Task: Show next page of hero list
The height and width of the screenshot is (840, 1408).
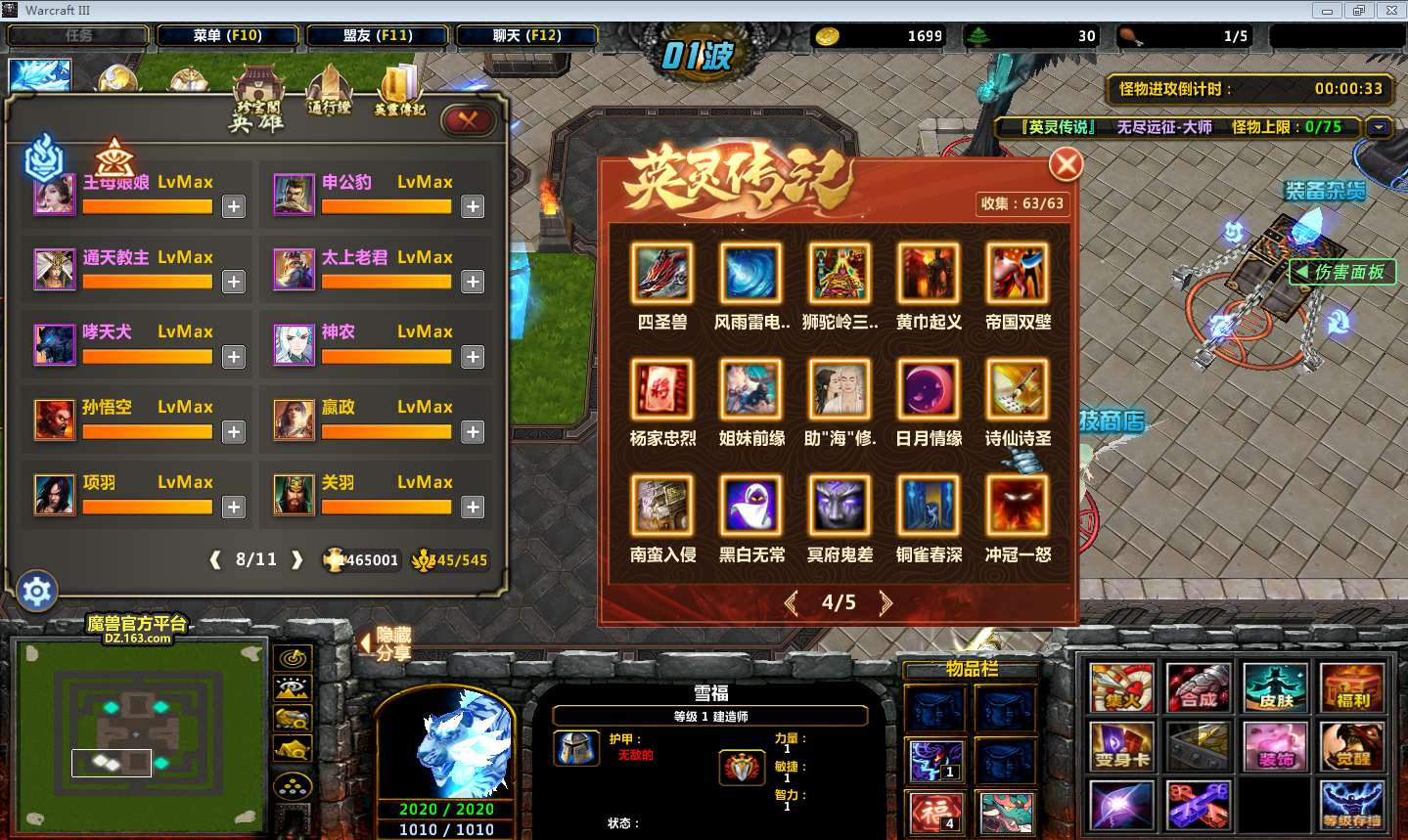Action: tap(297, 559)
